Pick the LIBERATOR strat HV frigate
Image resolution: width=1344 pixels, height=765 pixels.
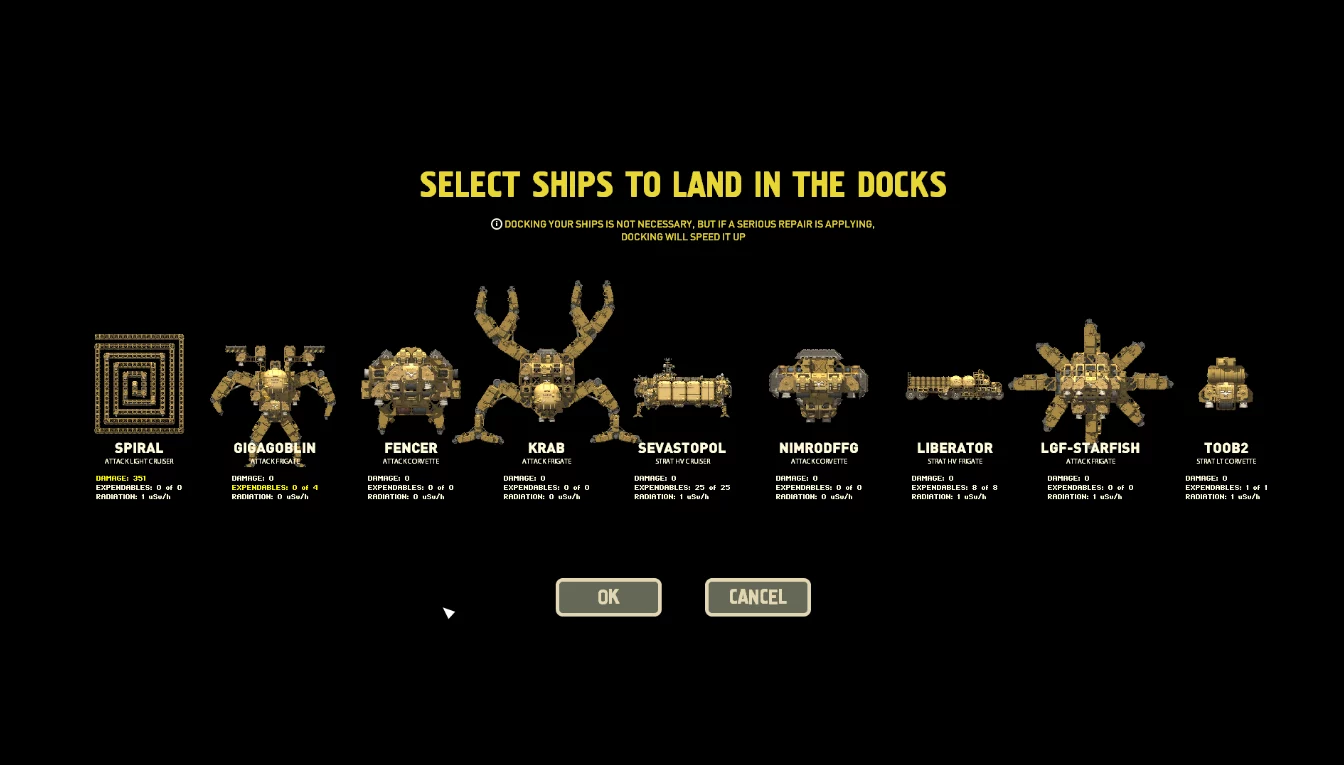click(x=954, y=385)
